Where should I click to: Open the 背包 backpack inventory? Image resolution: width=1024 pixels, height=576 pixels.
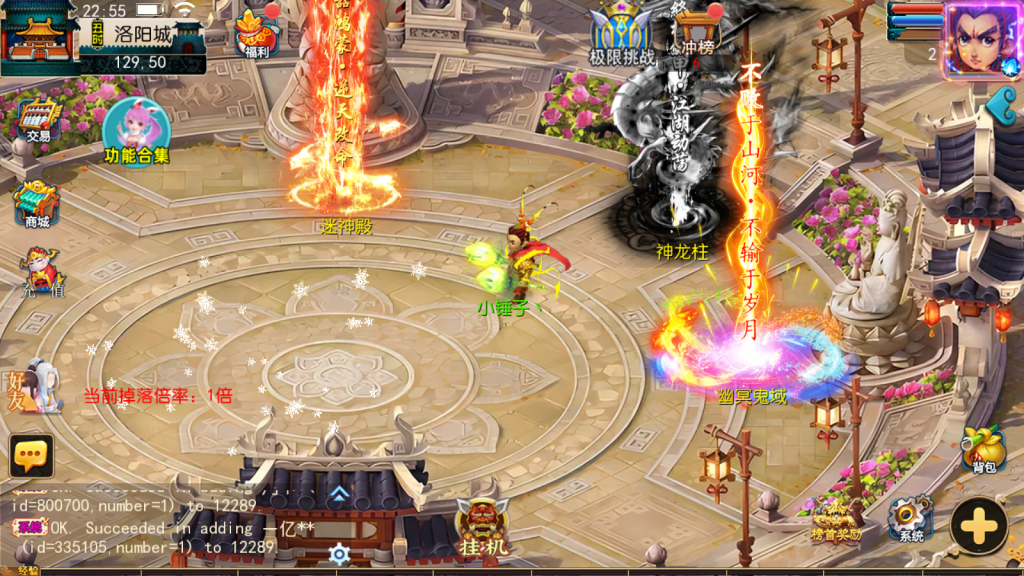click(x=983, y=449)
